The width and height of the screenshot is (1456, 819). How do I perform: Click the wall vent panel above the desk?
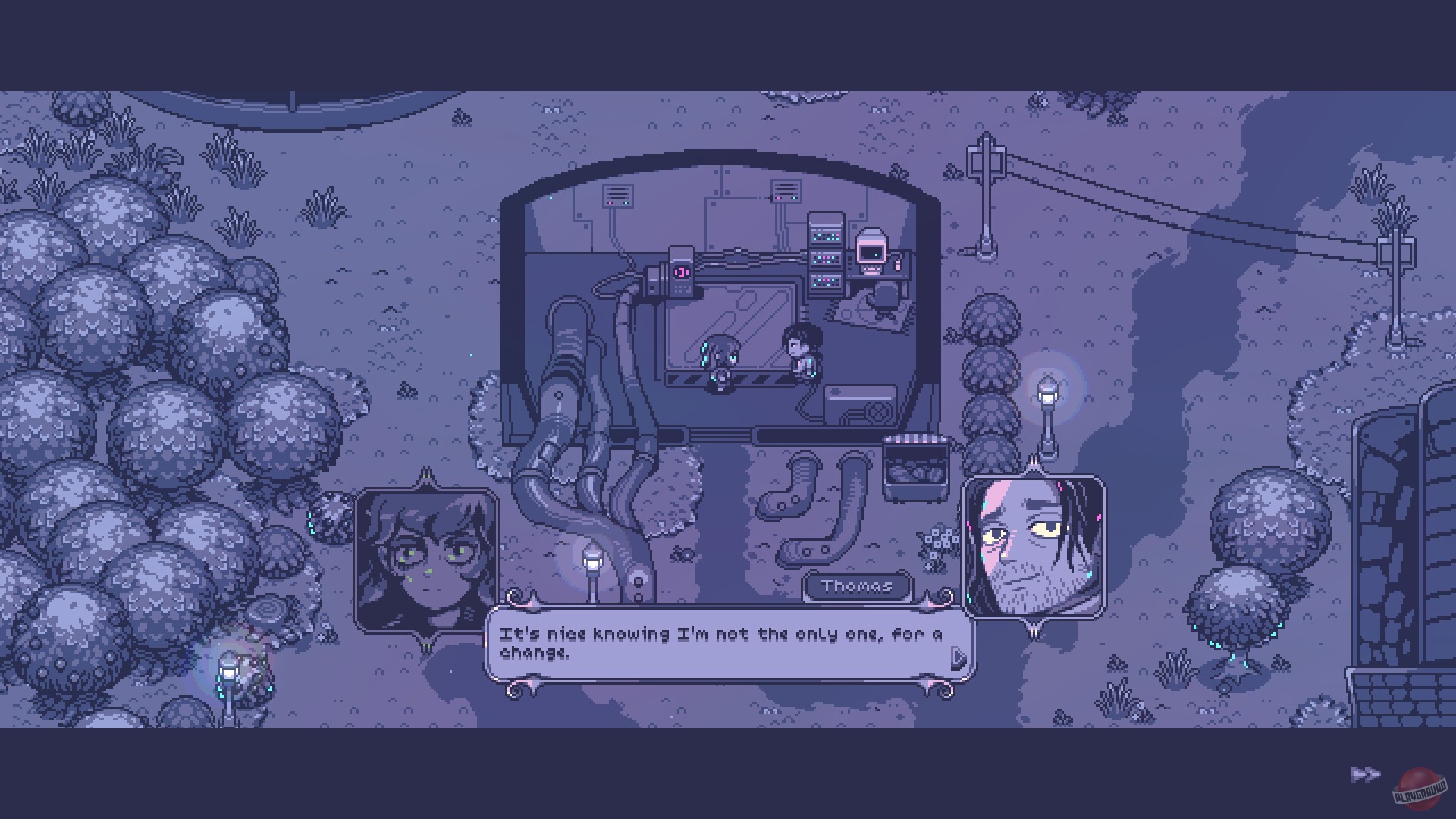click(785, 190)
